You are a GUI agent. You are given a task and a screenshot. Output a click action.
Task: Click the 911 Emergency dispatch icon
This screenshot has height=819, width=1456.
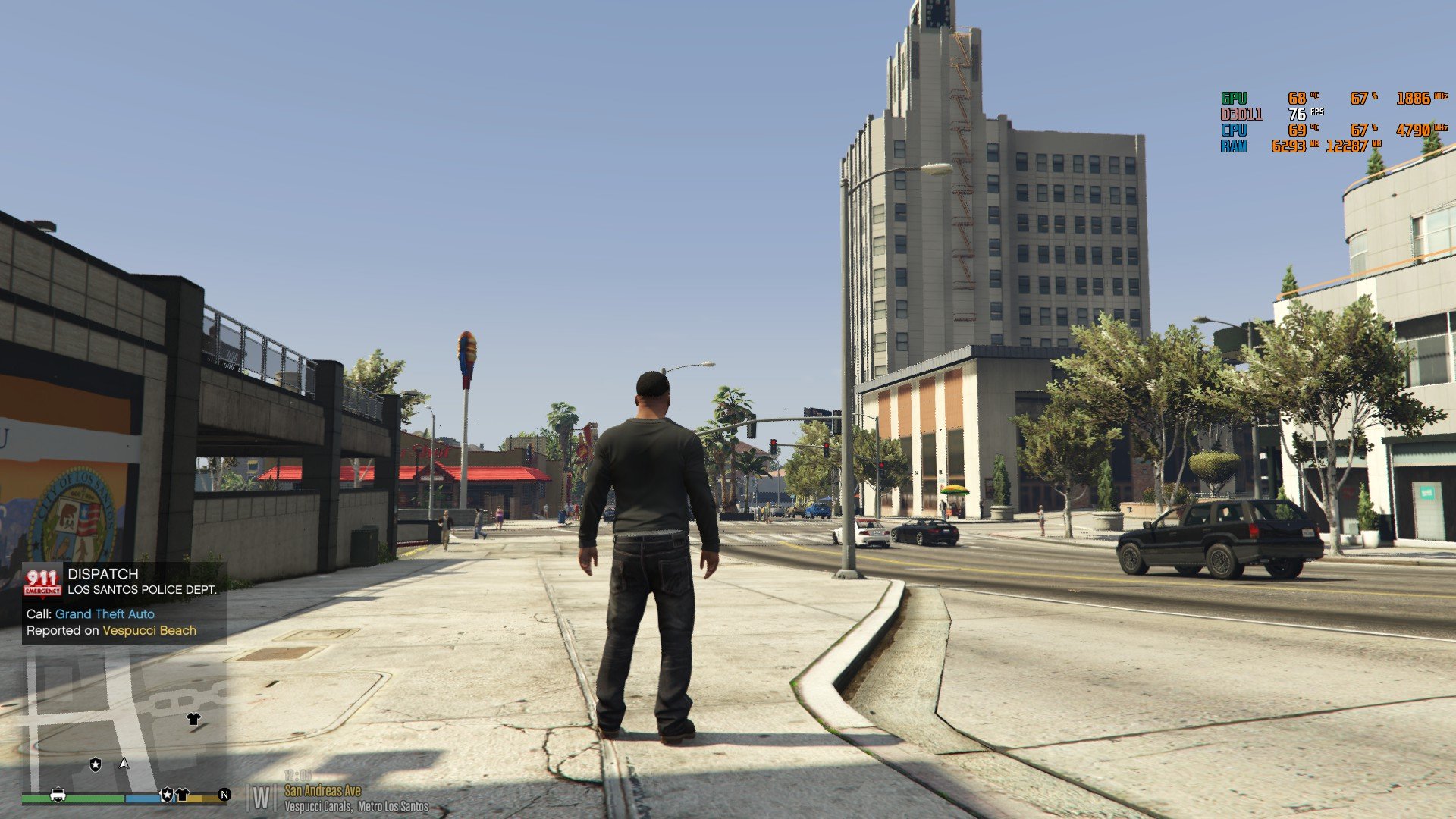point(42,582)
